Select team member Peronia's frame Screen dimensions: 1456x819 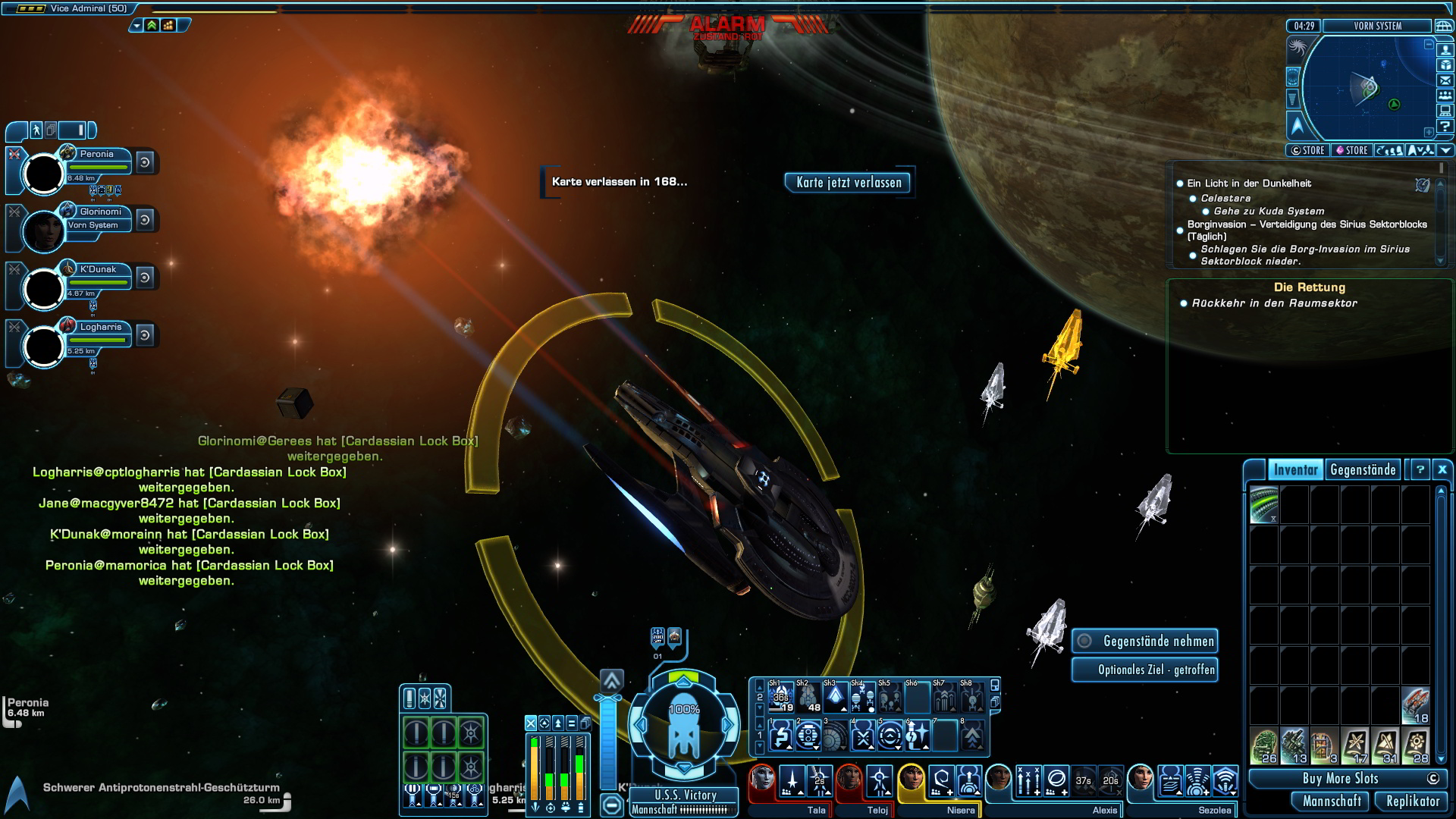point(44,173)
